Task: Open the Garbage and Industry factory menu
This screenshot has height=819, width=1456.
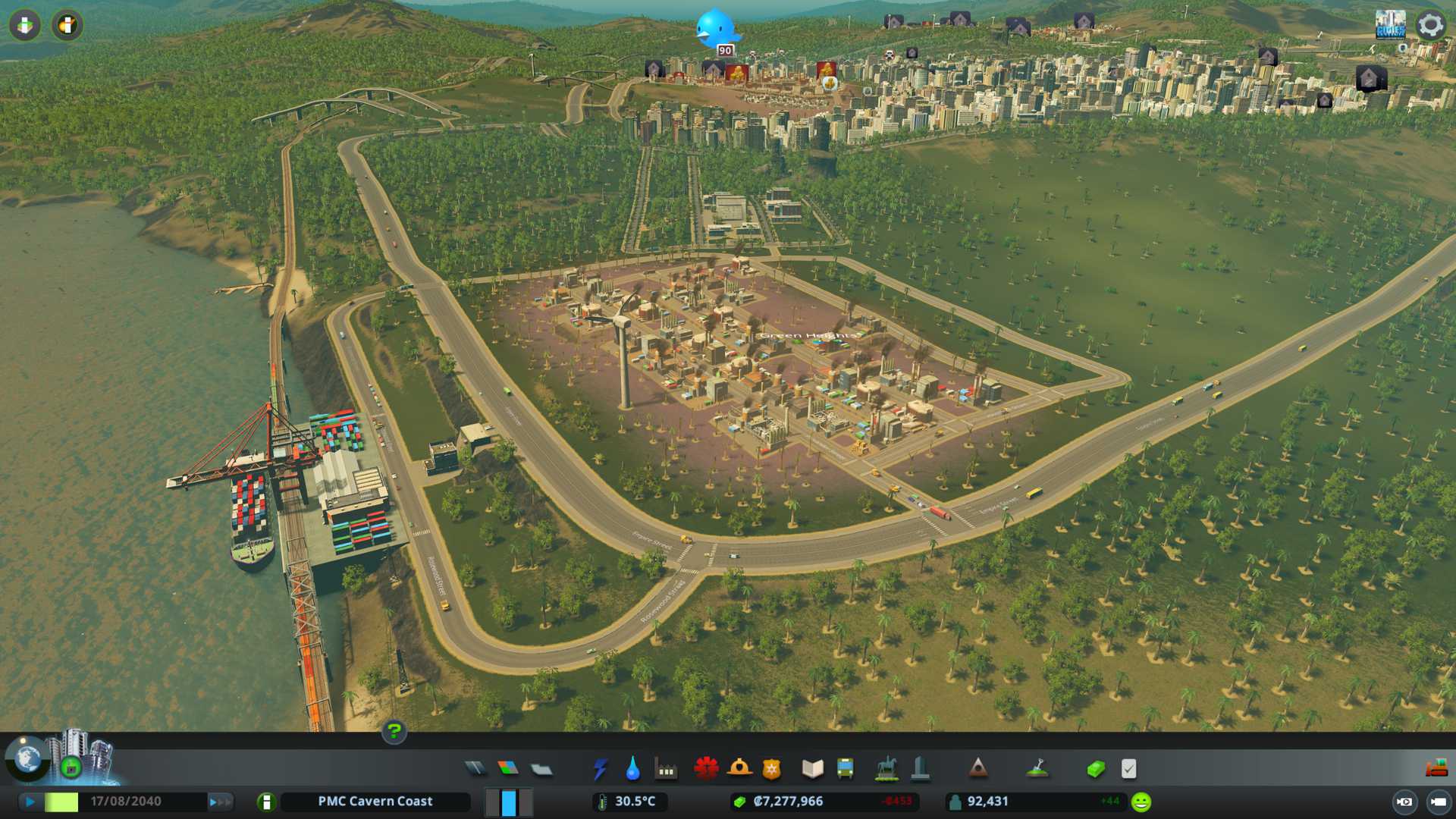Action: coord(666,769)
